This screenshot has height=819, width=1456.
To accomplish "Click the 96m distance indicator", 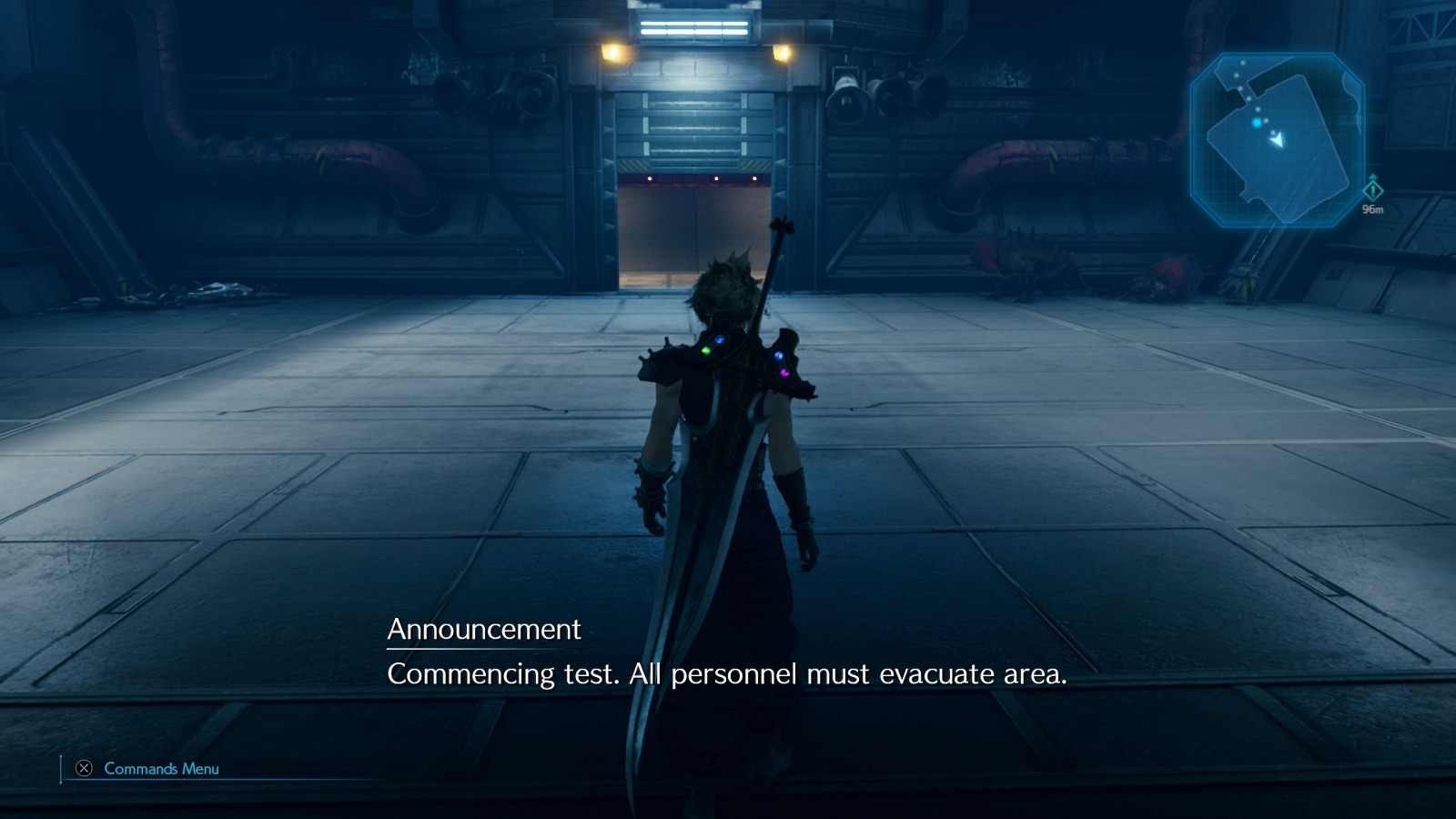I will 1372,208.
